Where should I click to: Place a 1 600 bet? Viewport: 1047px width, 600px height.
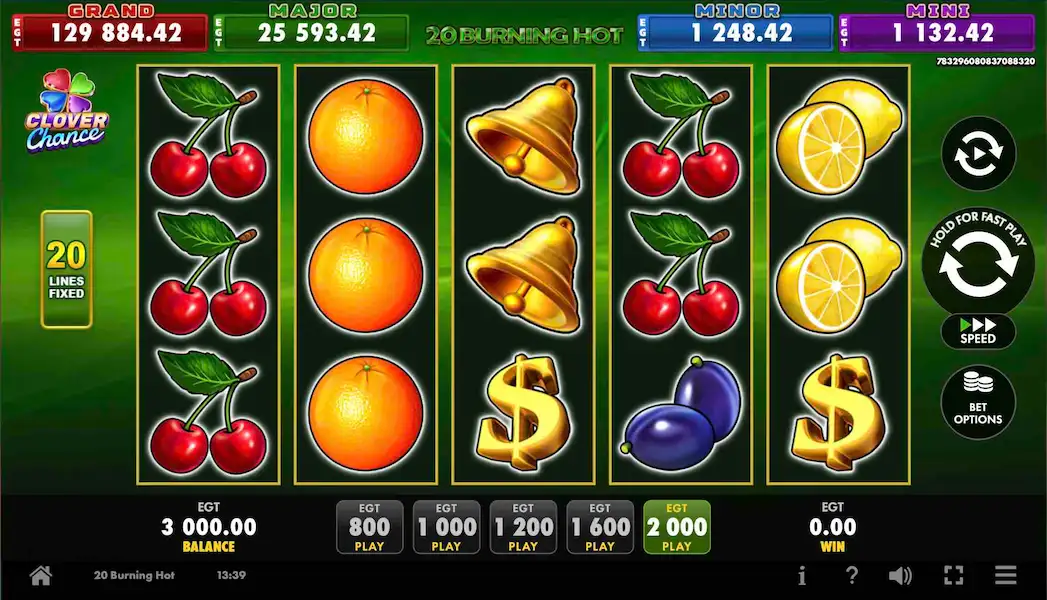click(x=600, y=527)
